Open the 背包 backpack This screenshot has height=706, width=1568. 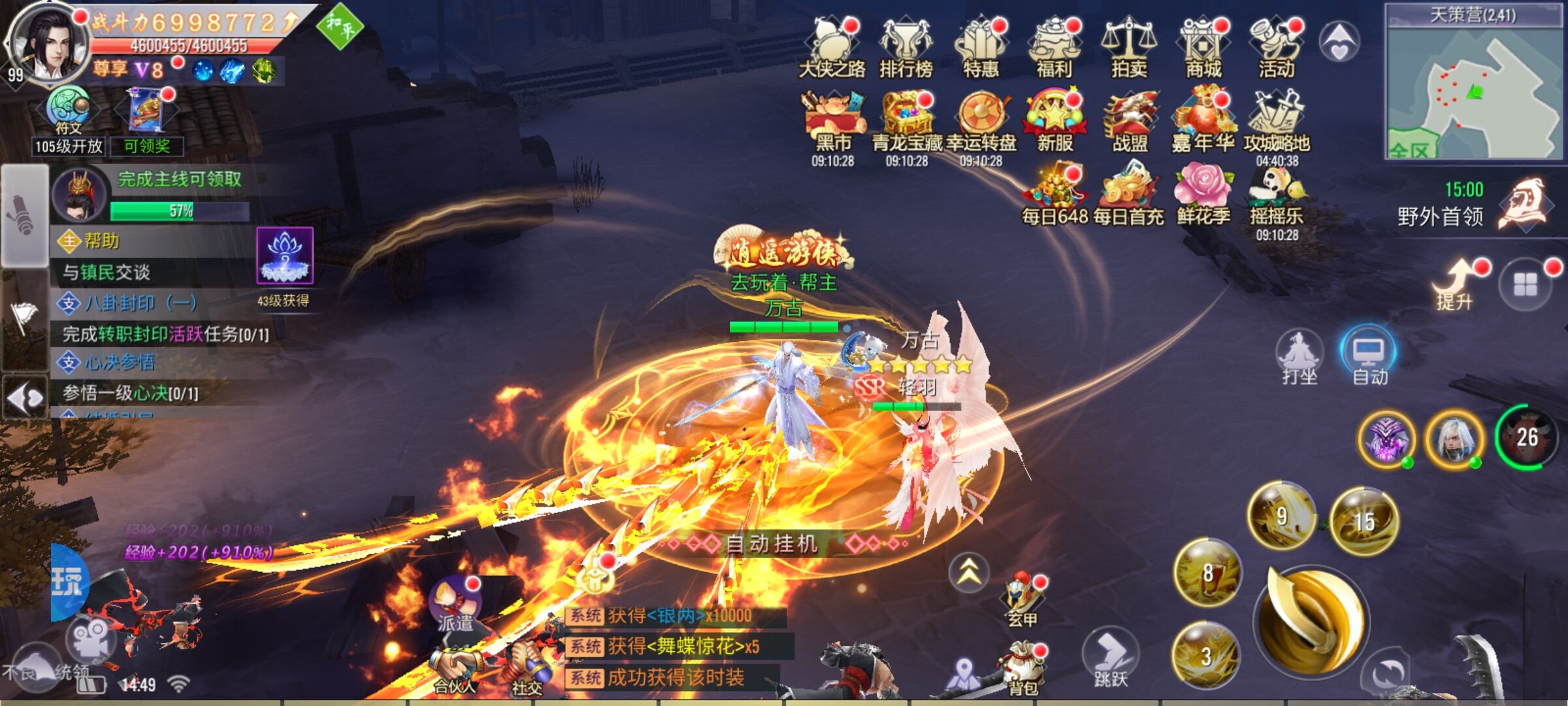(1022, 668)
